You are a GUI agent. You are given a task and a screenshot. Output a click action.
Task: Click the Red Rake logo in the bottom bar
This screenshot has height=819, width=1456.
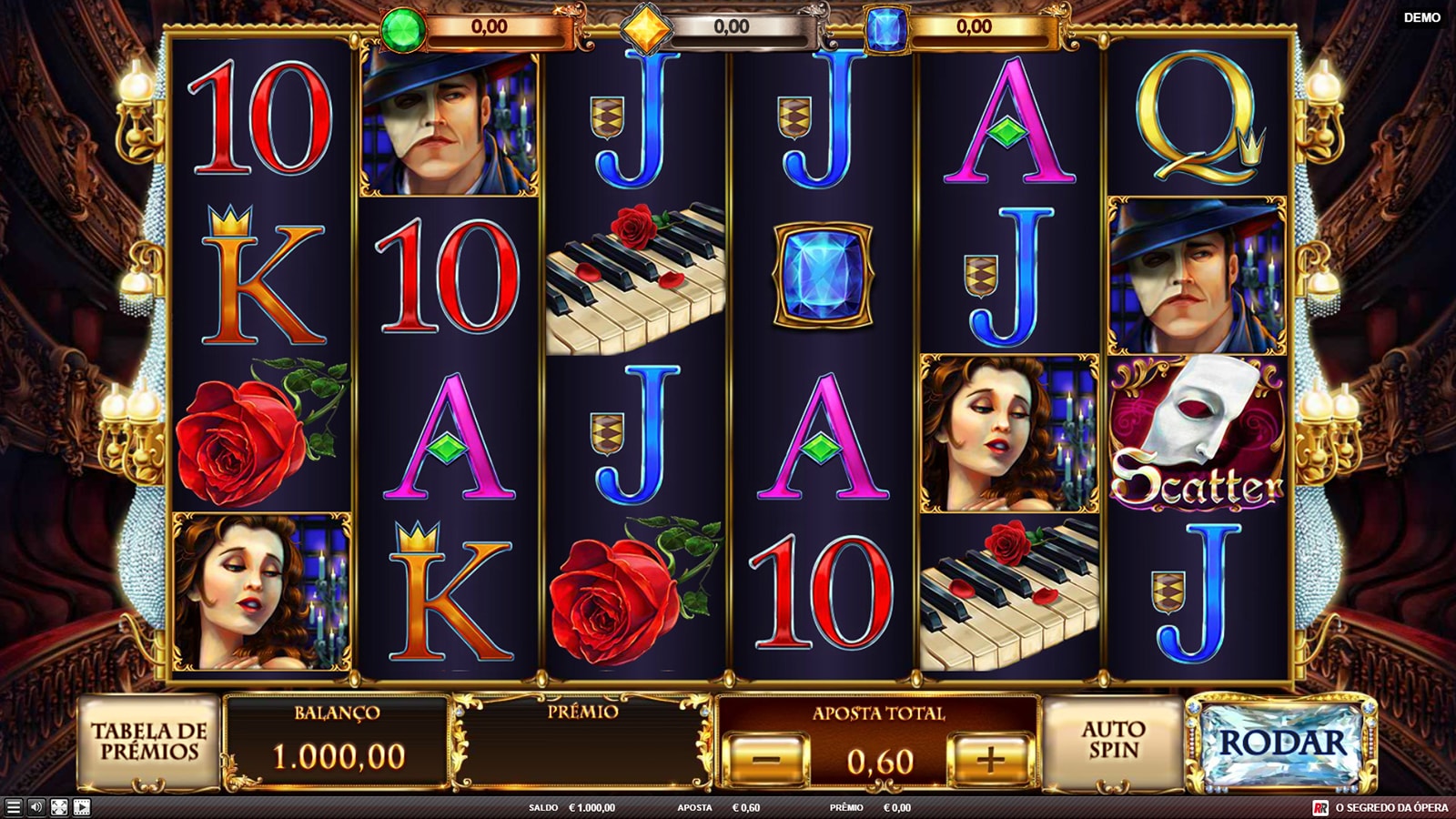point(1320,807)
